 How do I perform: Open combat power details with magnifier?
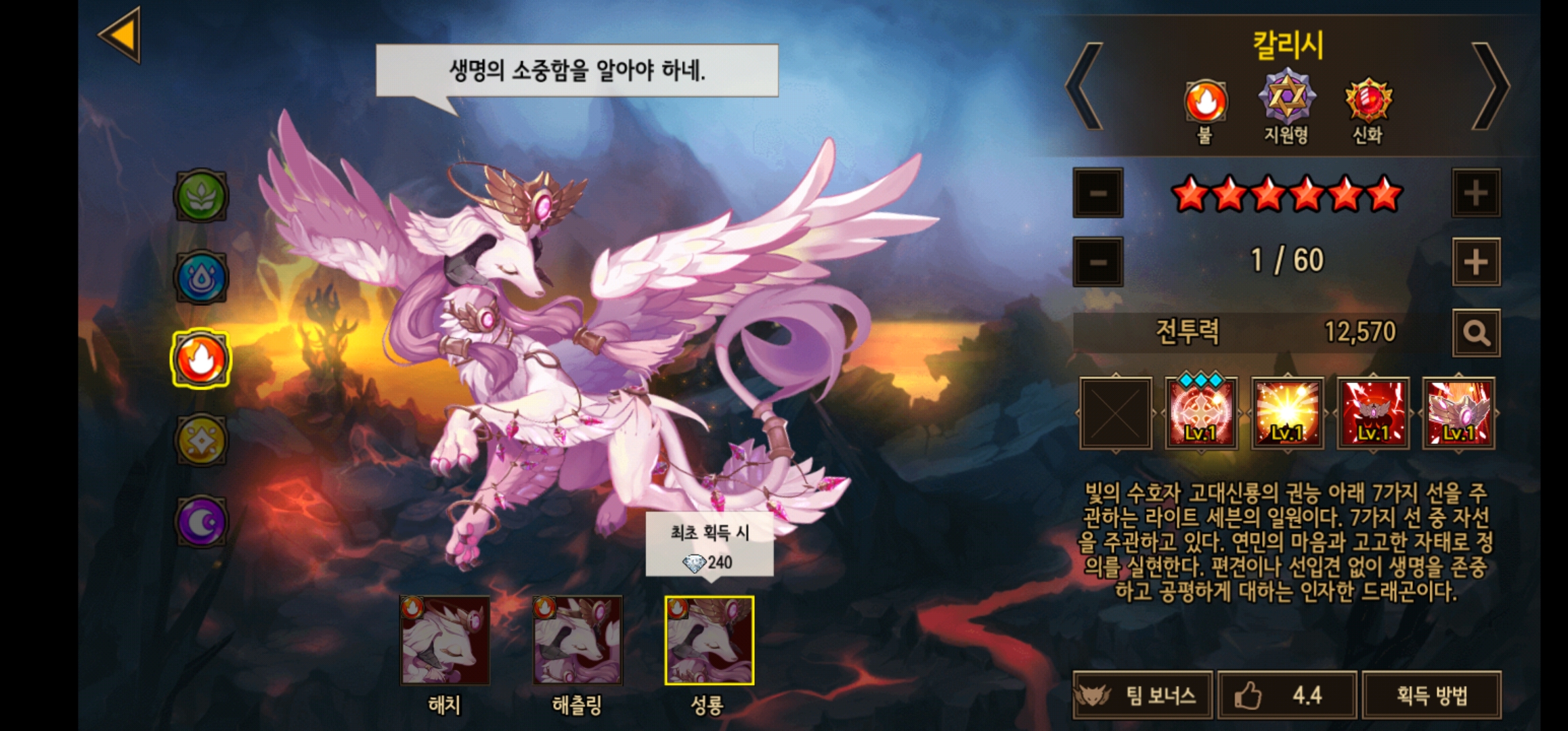coord(1476,333)
